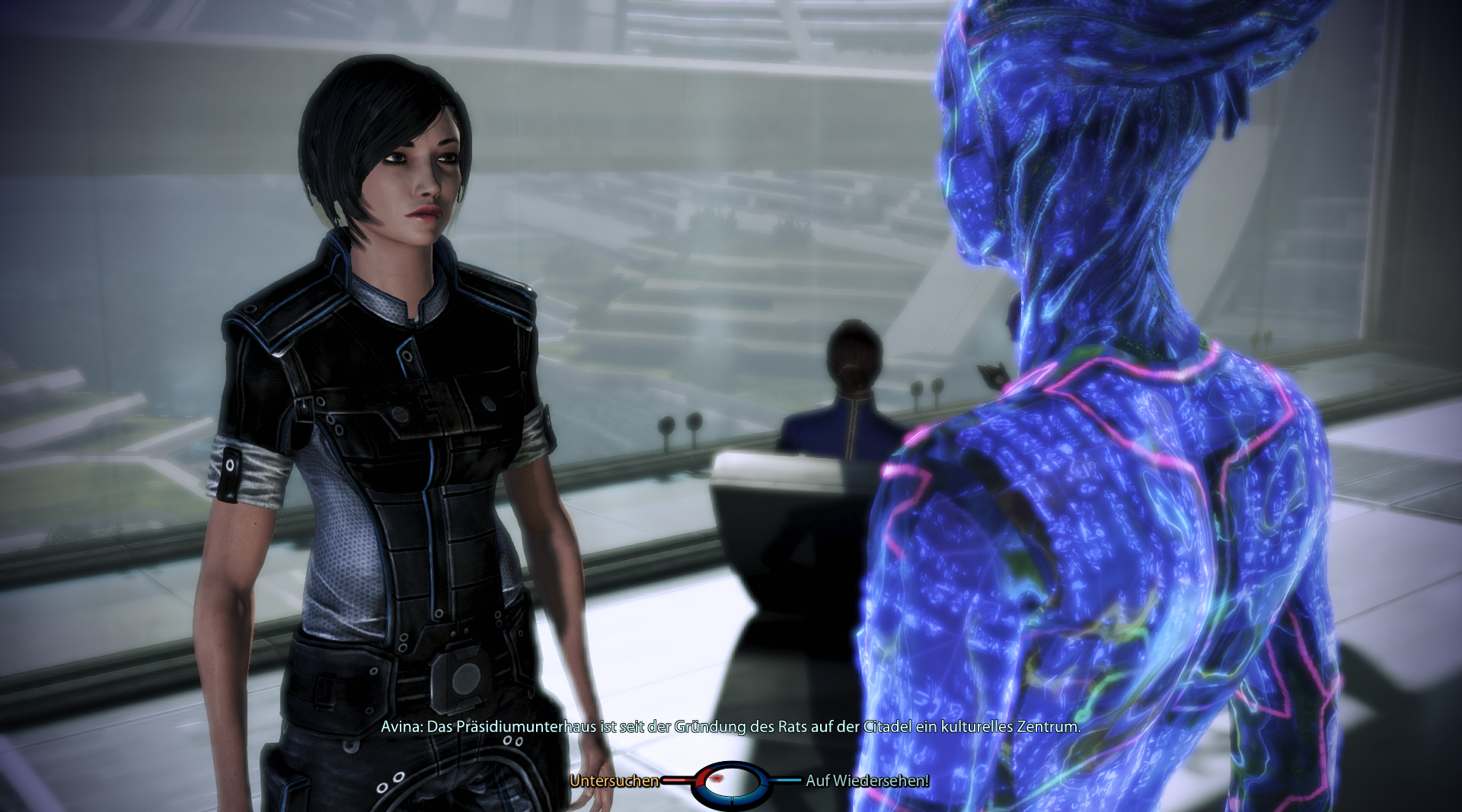Choose the "Untersuchen" dialogue option
Image resolution: width=1462 pixels, height=812 pixels.
614,781
